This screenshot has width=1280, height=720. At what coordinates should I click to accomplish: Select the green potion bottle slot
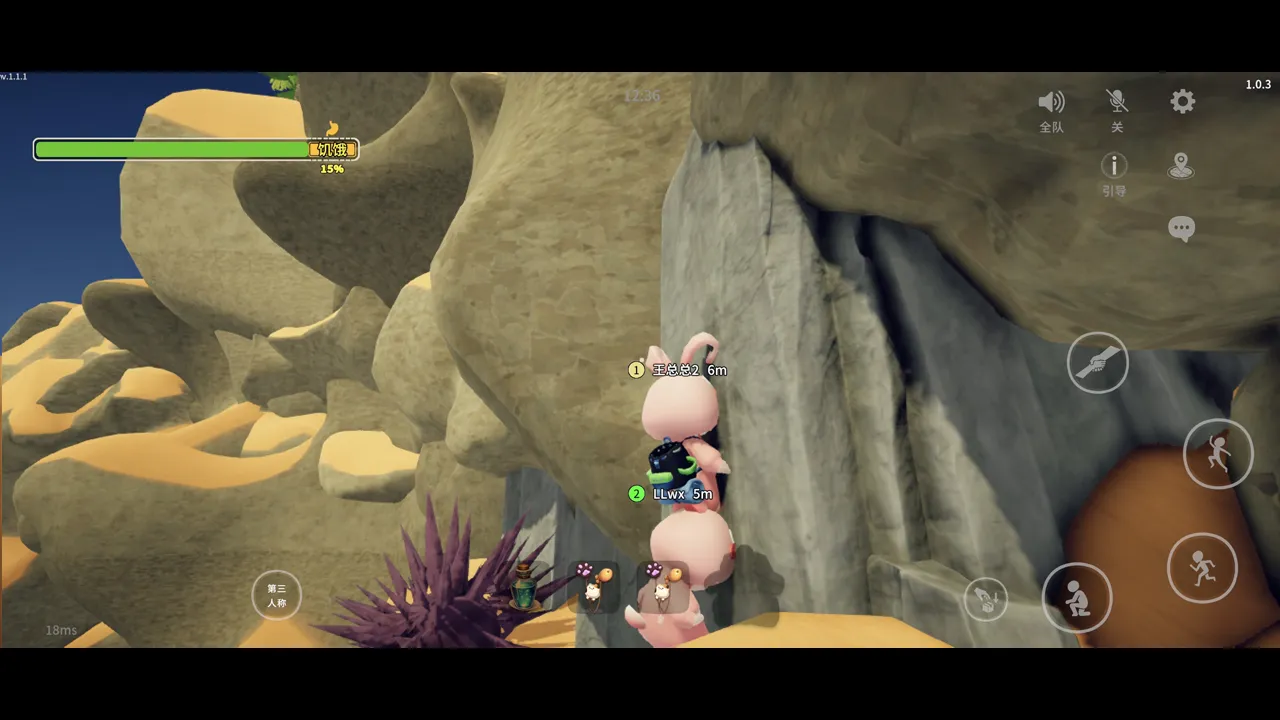tap(524, 587)
